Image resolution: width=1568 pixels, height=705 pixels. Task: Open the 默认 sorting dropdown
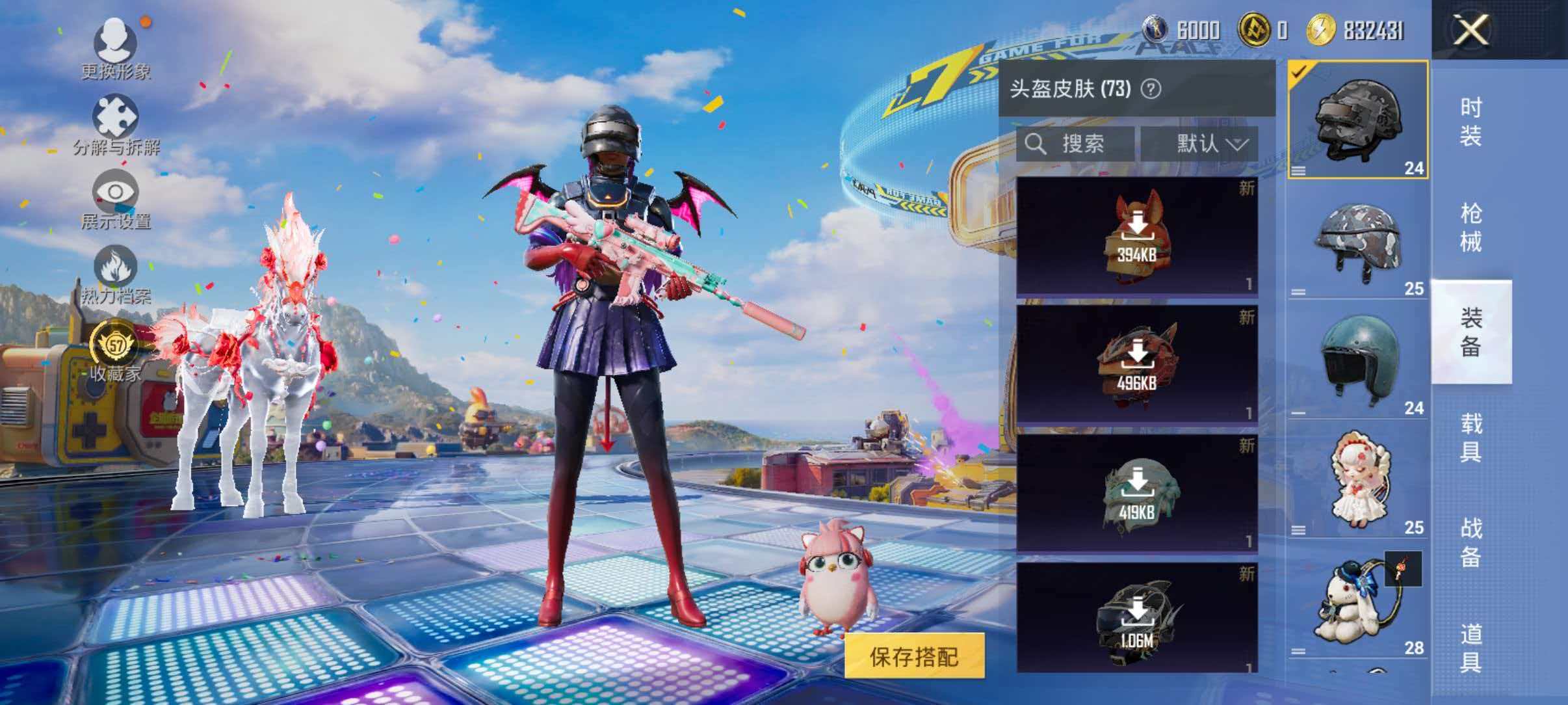[x=1209, y=144]
